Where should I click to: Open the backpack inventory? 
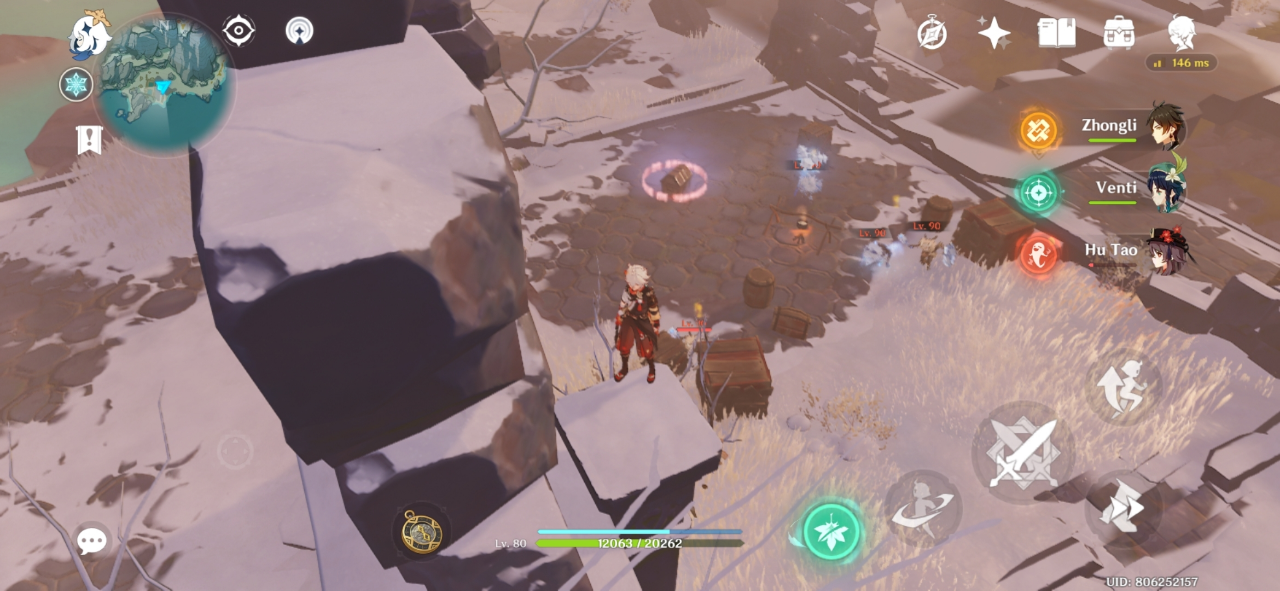pyautogui.click(x=1119, y=33)
